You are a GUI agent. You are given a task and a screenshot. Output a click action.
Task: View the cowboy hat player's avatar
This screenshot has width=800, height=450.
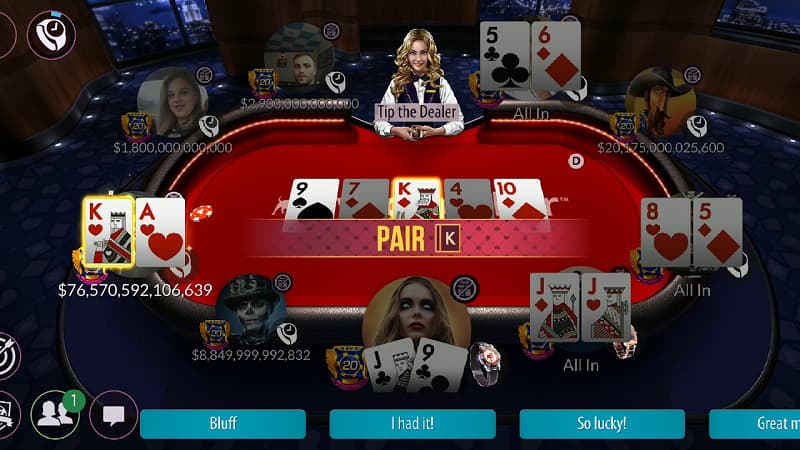[x=660, y=100]
